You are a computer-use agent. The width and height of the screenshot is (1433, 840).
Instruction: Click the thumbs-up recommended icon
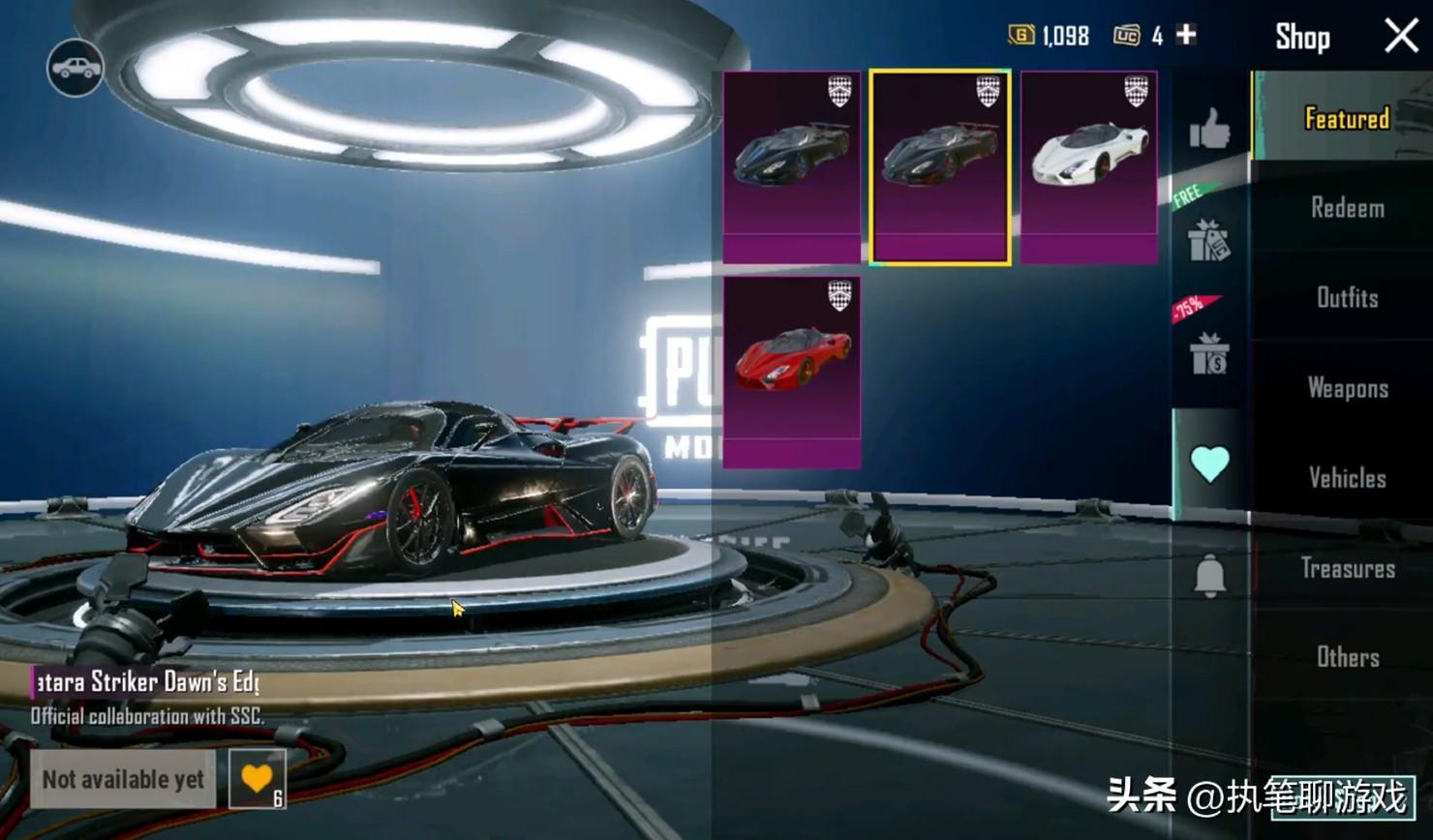1209,129
